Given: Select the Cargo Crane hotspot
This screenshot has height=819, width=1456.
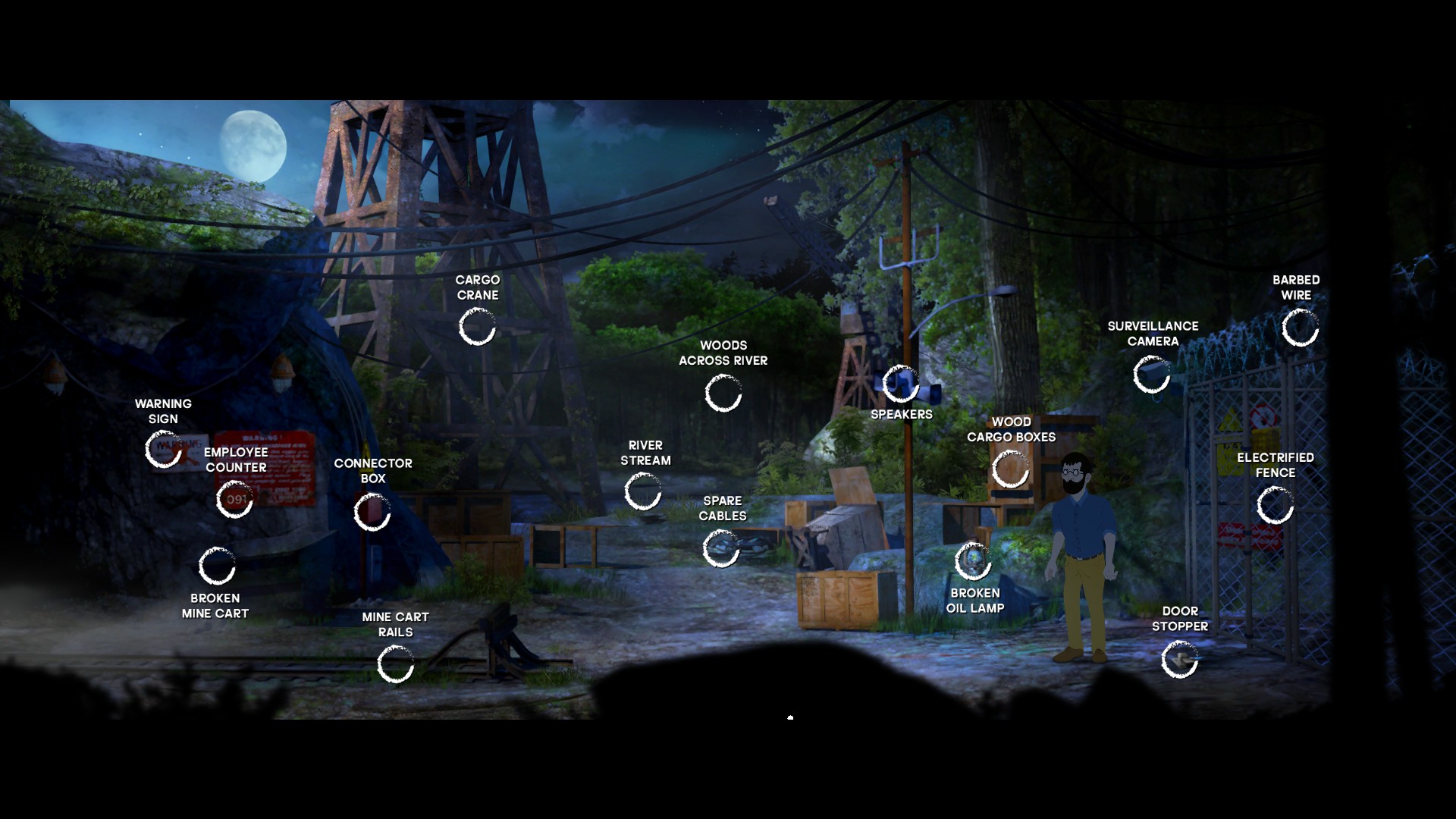Looking at the screenshot, I should [477, 328].
